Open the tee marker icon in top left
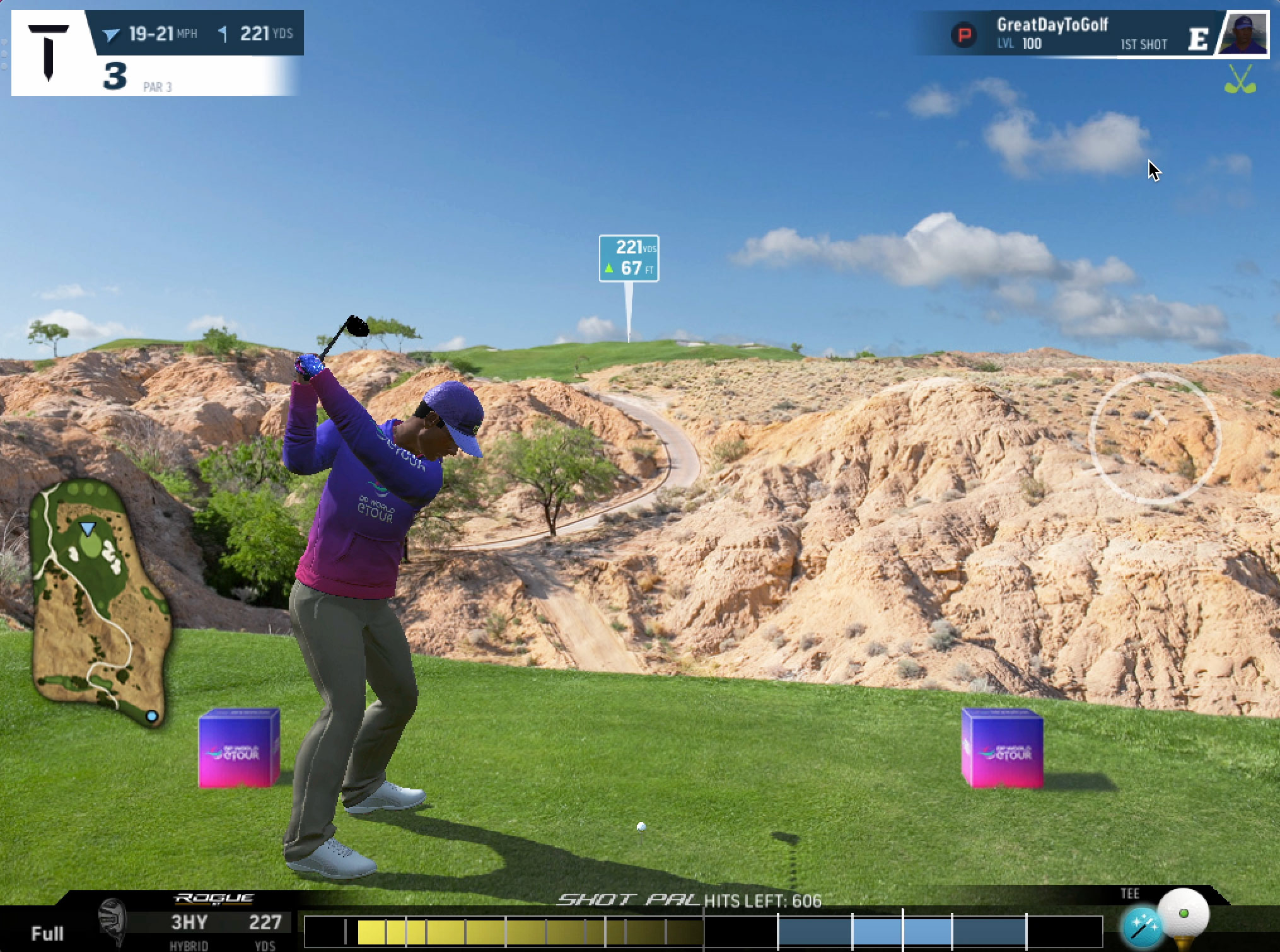This screenshot has height=952, width=1280. pyautogui.click(x=49, y=50)
